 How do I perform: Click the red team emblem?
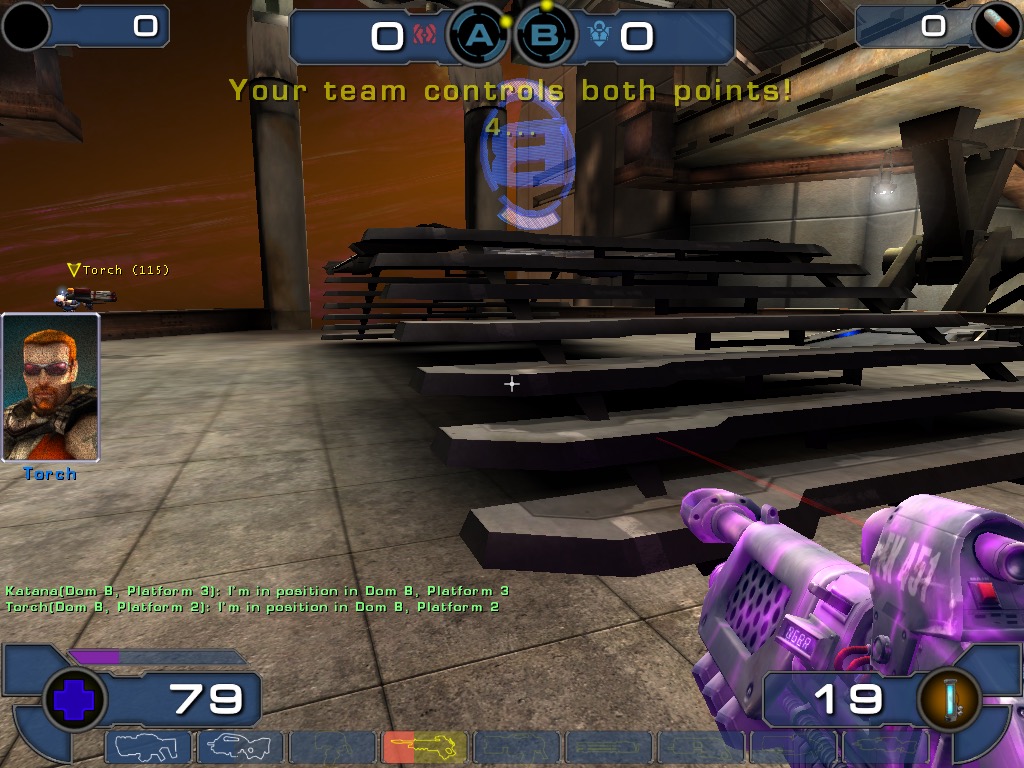click(x=424, y=36)
